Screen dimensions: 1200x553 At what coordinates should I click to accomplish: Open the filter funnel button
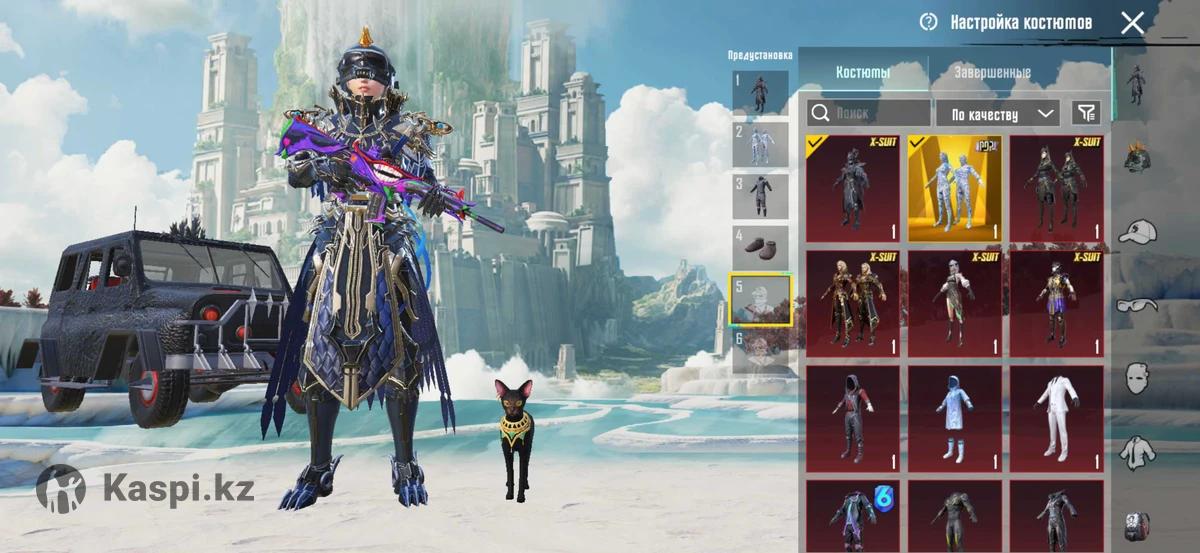(x=1084, y=113)
